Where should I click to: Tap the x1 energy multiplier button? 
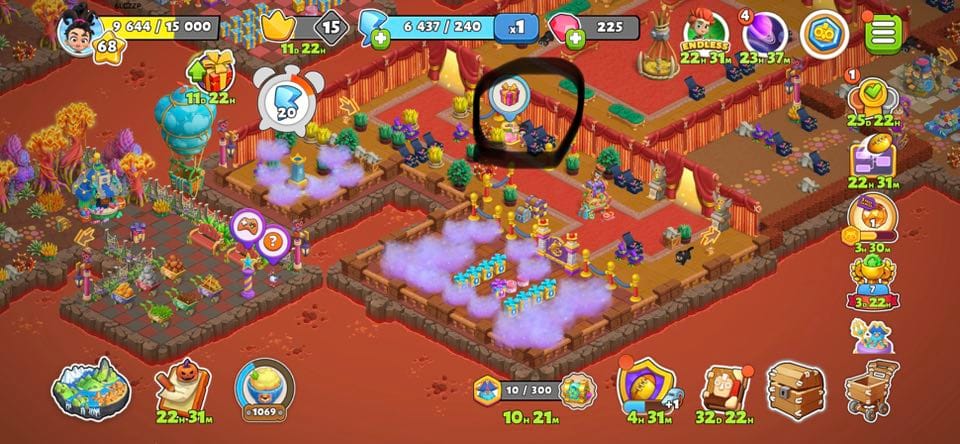tap(517, 28)
